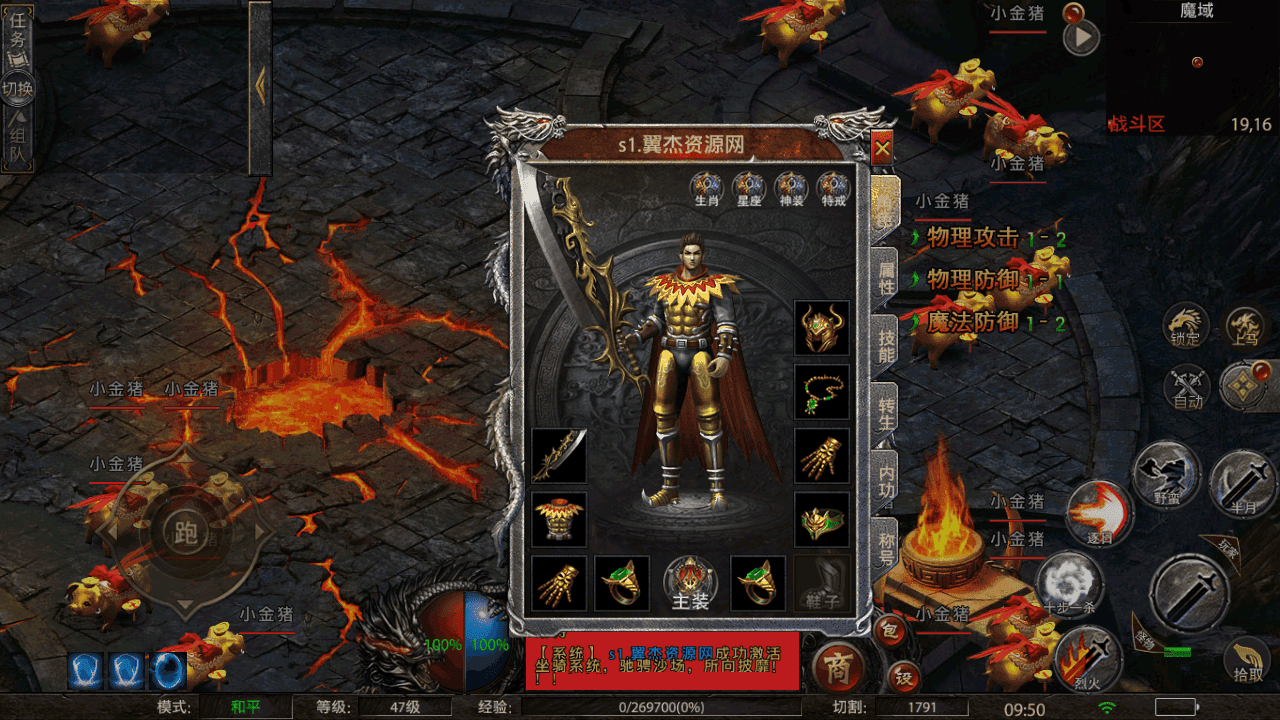1280x720 pixels.
Task: Choose the 特戒 special ring icon
Action: pyautogui.click(x=833, y=188)
